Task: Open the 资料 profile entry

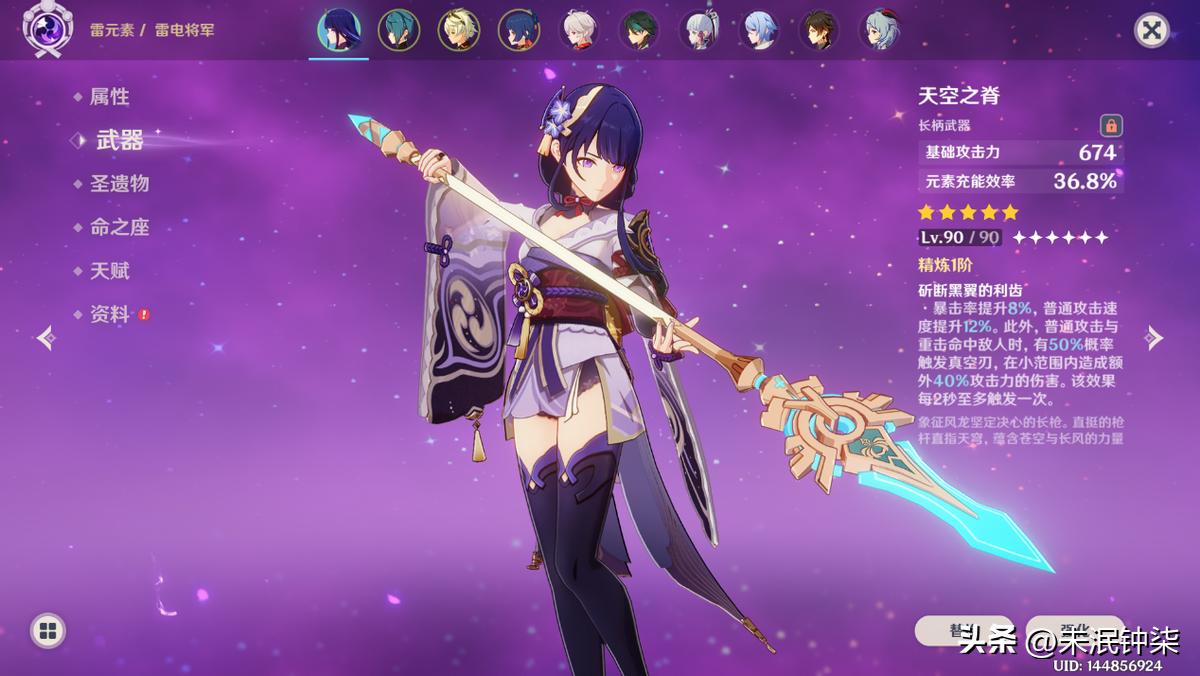Action: 109,314
